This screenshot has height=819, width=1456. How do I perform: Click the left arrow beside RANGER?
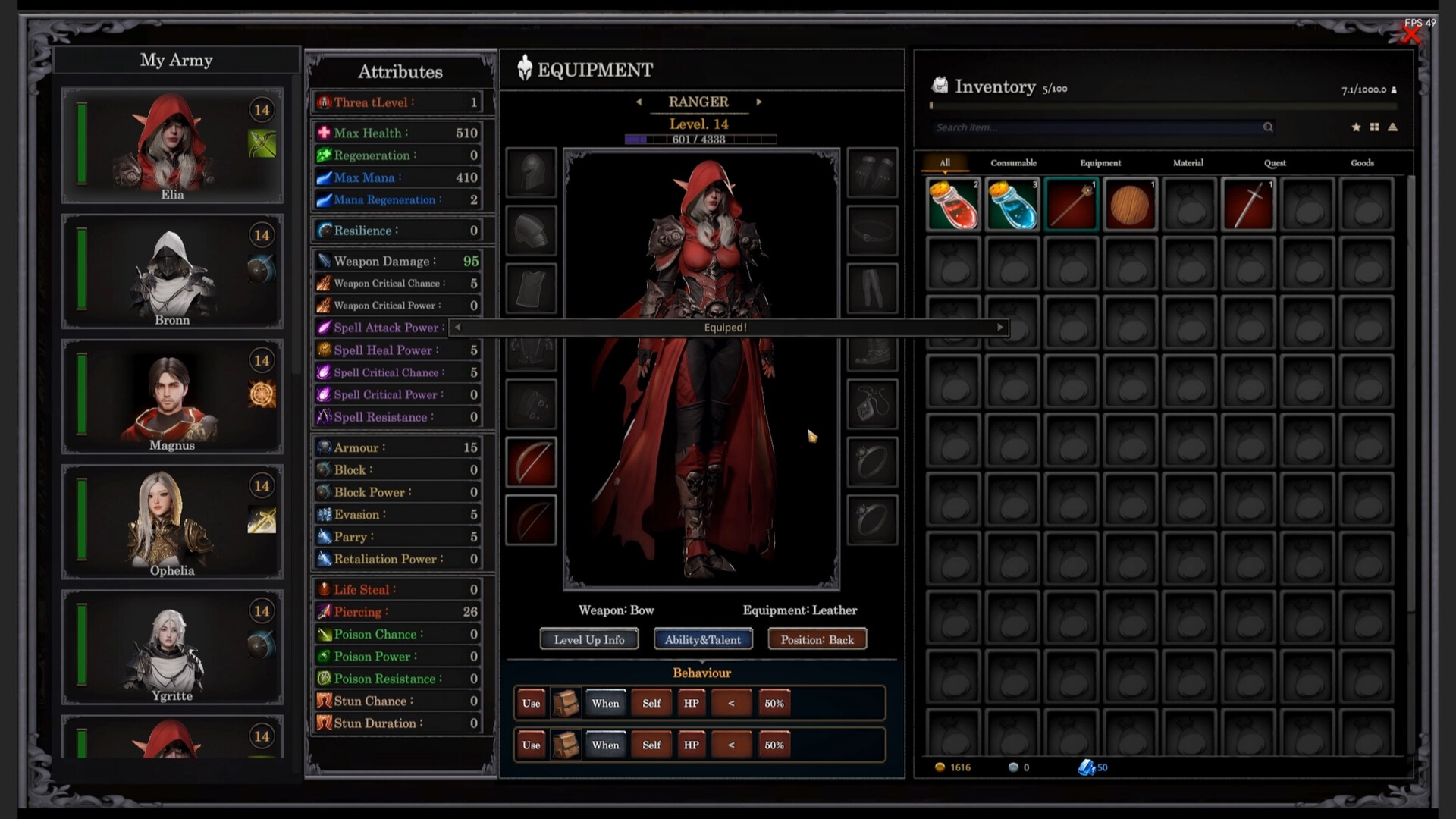639,102
